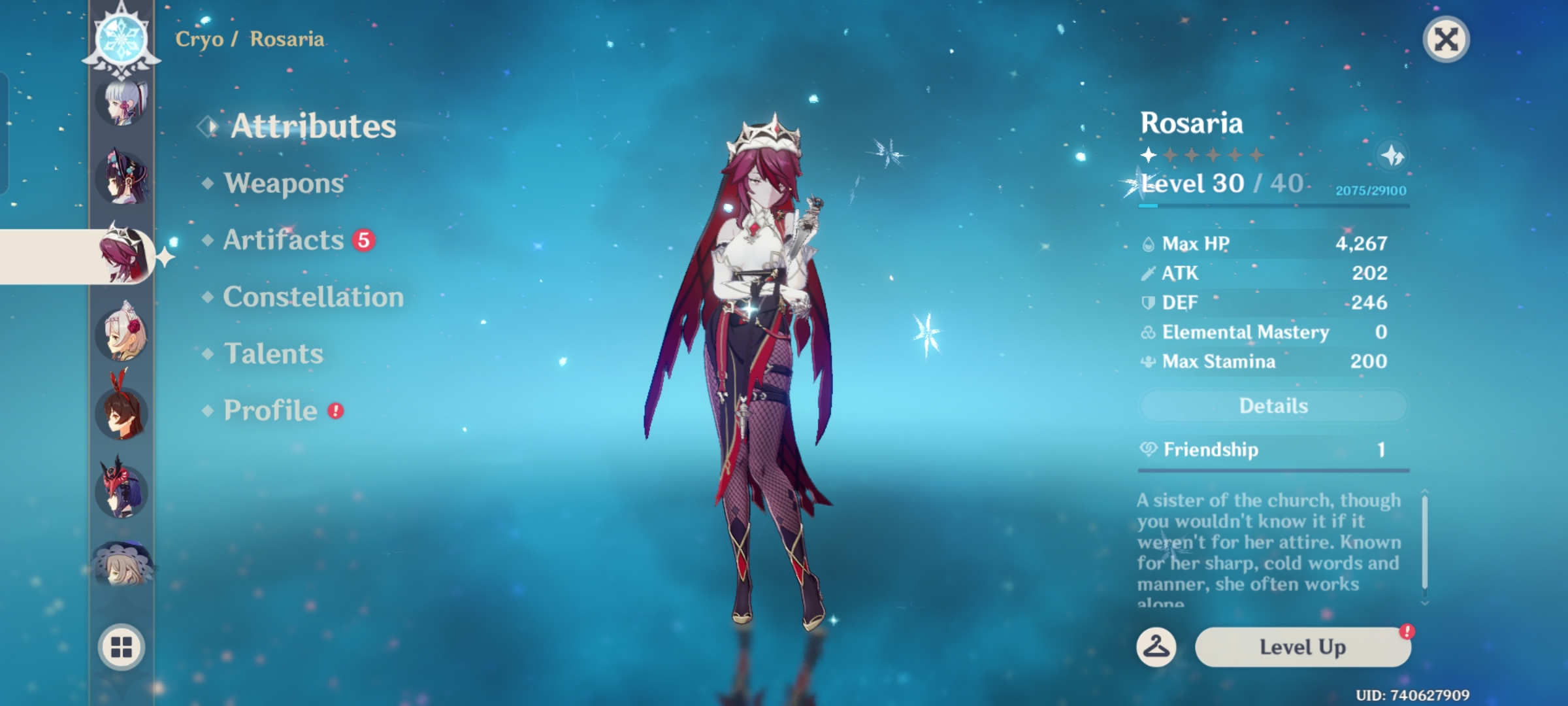Image resolution: width=1568 pixels, height=706 pixels.
Task: Click the Attributes header entry
Action: pos(315,126)
